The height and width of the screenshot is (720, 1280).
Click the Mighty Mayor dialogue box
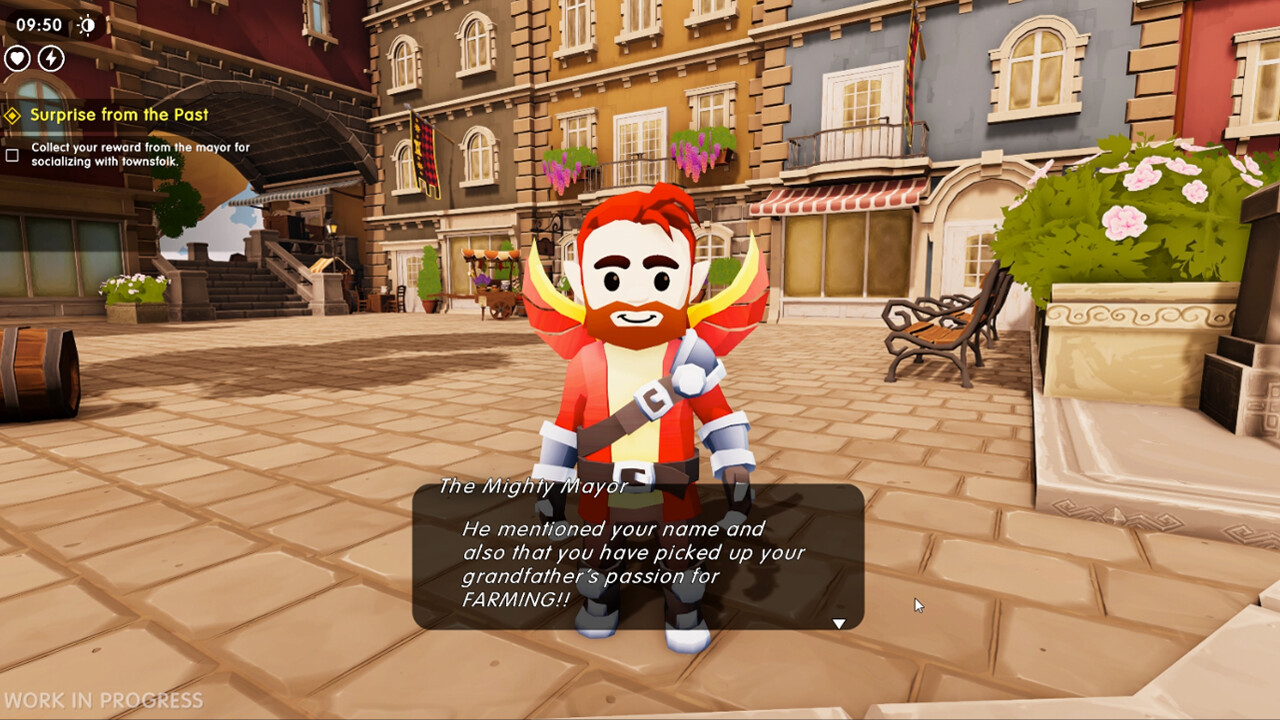tap(638, 558)
